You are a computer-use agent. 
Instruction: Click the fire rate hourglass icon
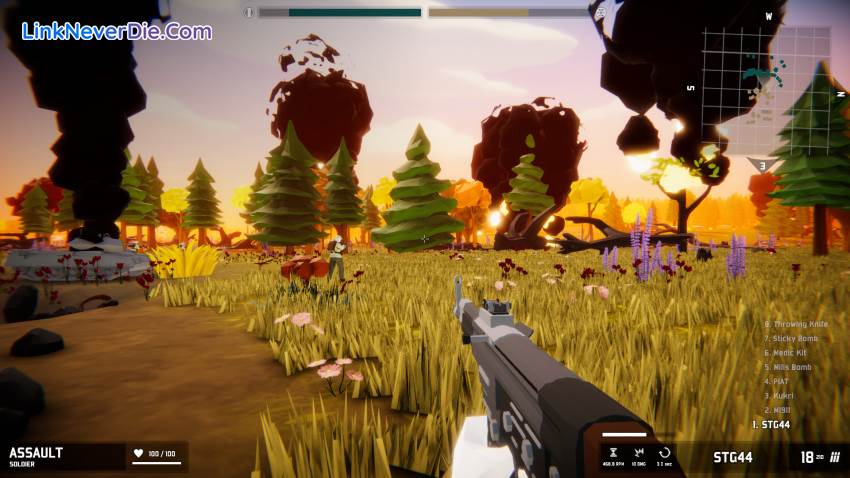click(x=613, y=453)
